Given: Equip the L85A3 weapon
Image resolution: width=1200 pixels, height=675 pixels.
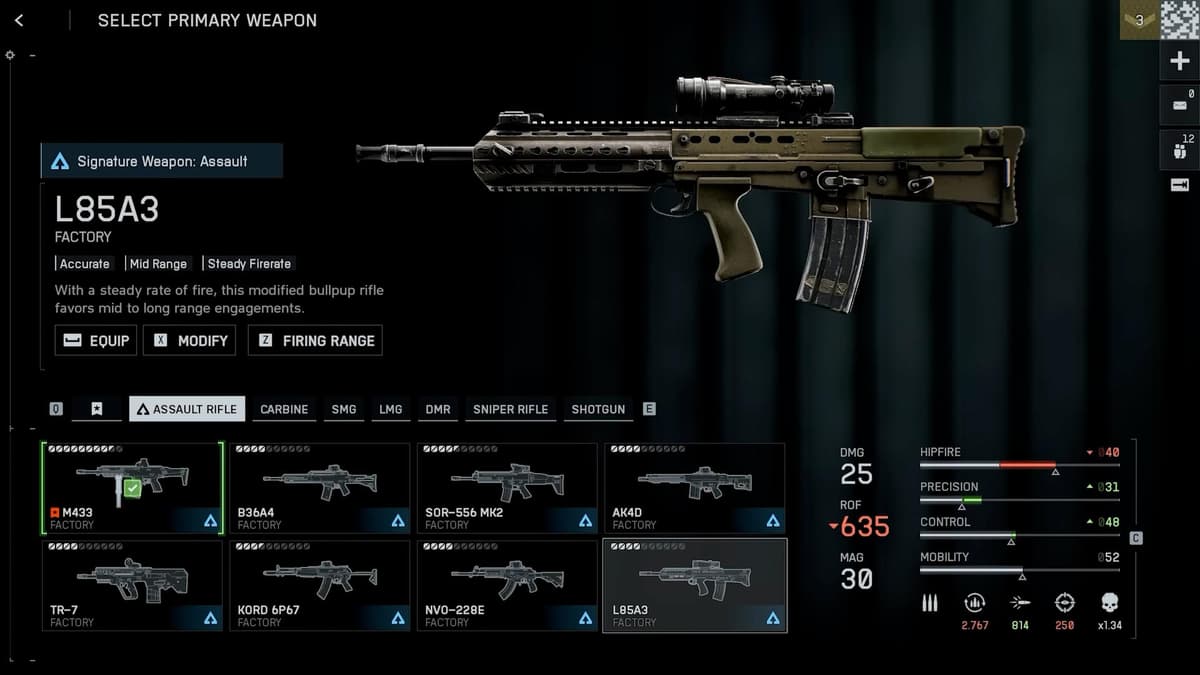Looking at the screenshot, I should [x=96, y=340].
